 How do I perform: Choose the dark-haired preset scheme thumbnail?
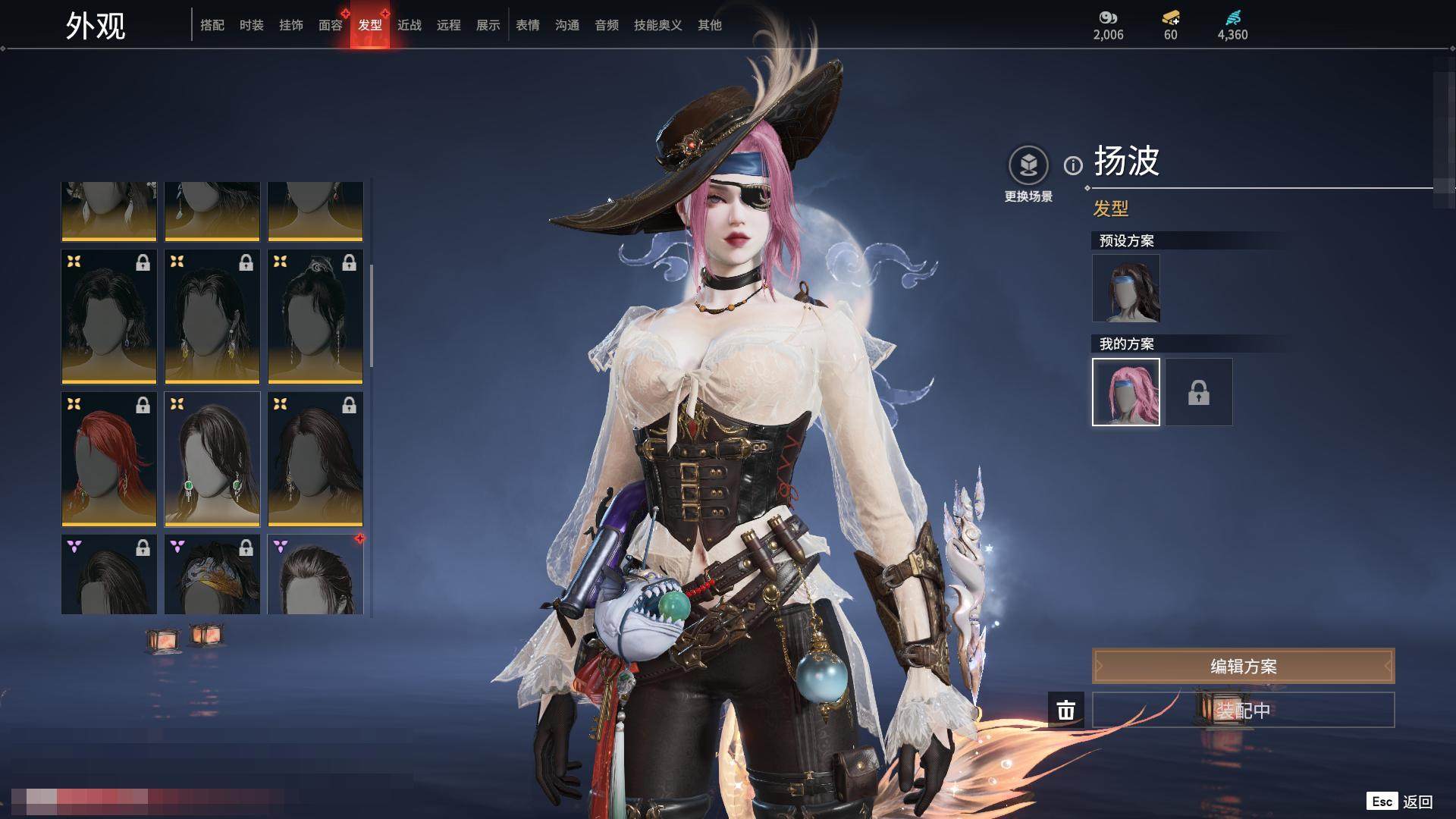(x=1126, y=288)
